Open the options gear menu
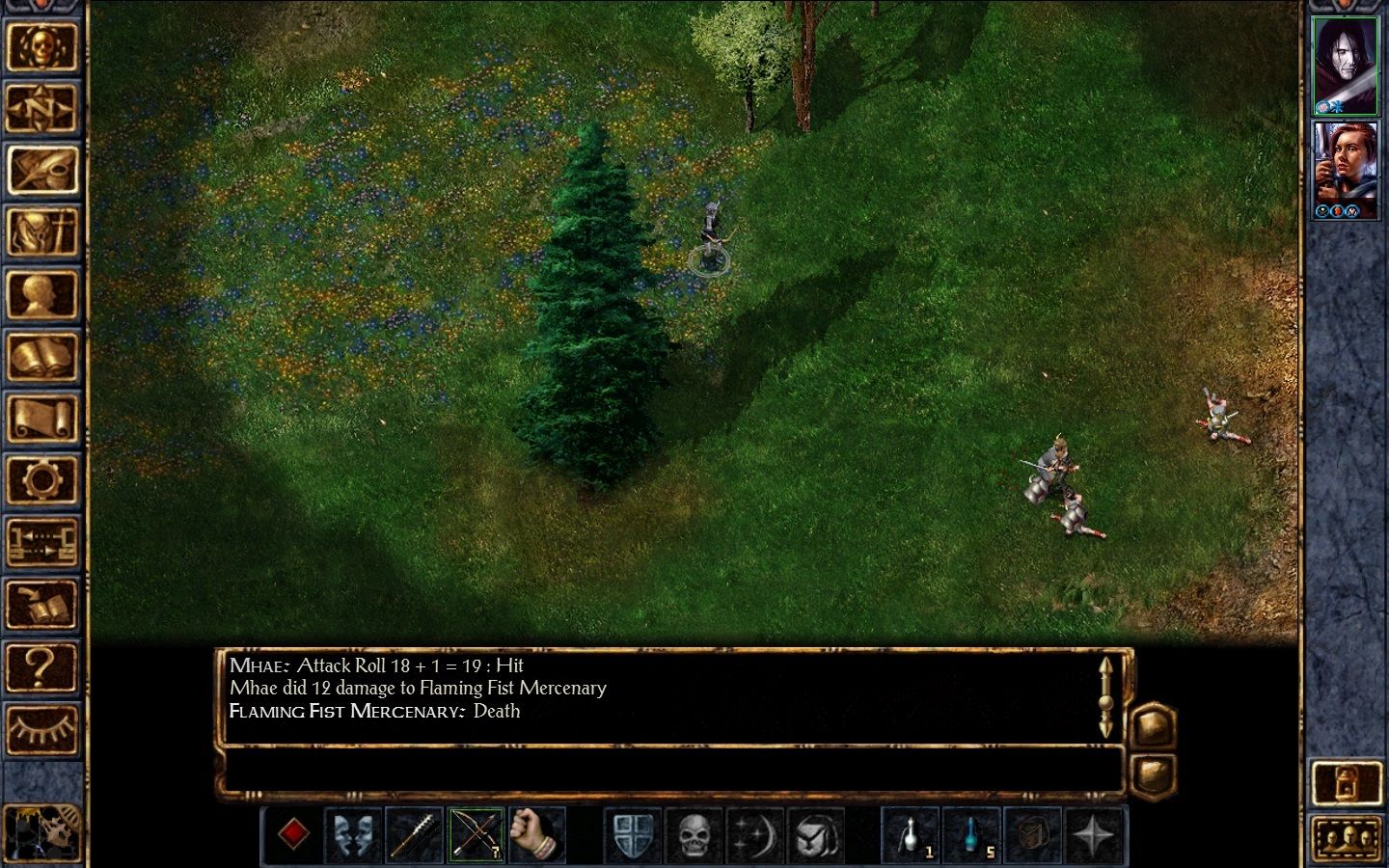Viewport: 1389px width, 868px height. point(41,481)
